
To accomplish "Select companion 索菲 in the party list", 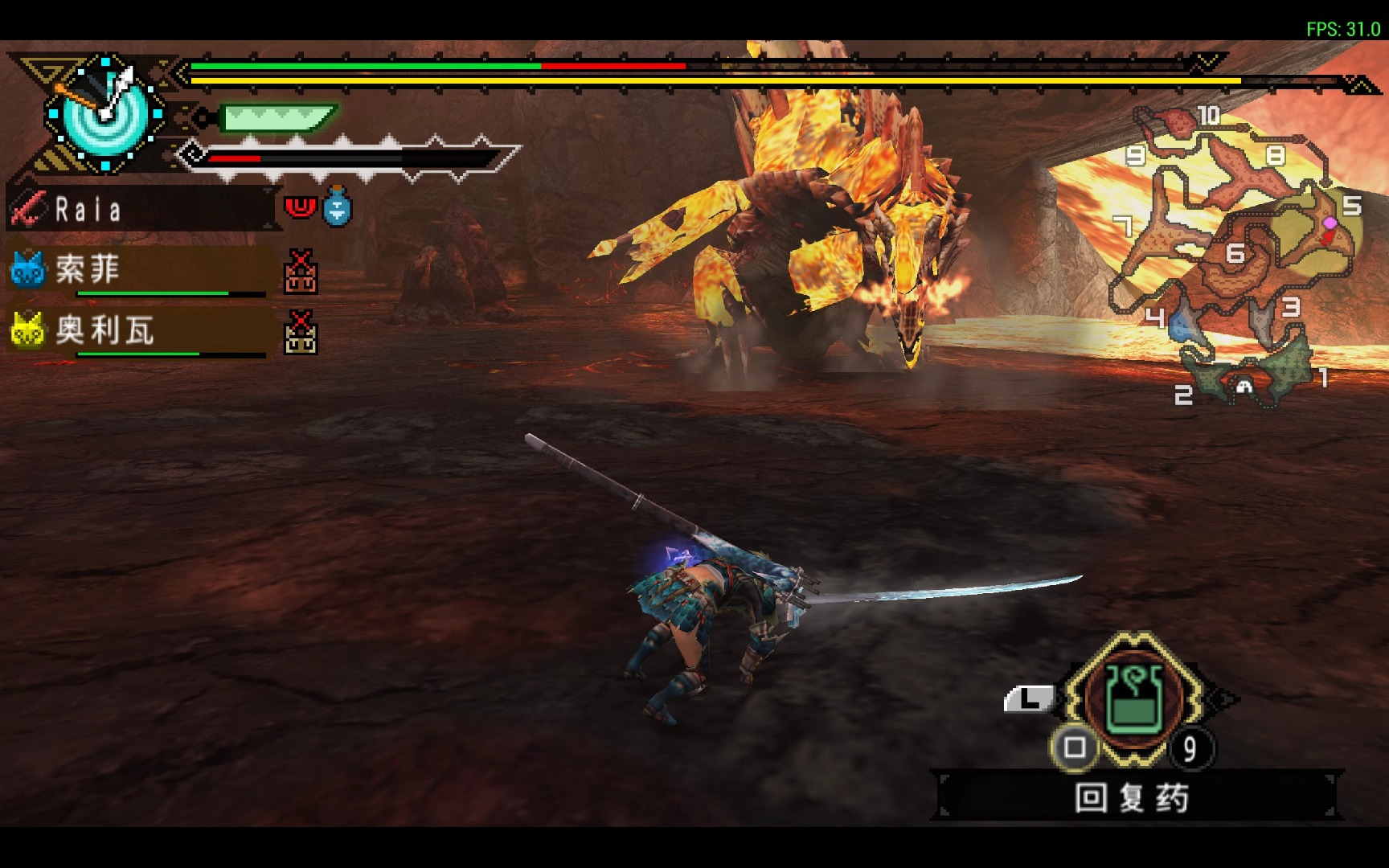I will point(88,269).
